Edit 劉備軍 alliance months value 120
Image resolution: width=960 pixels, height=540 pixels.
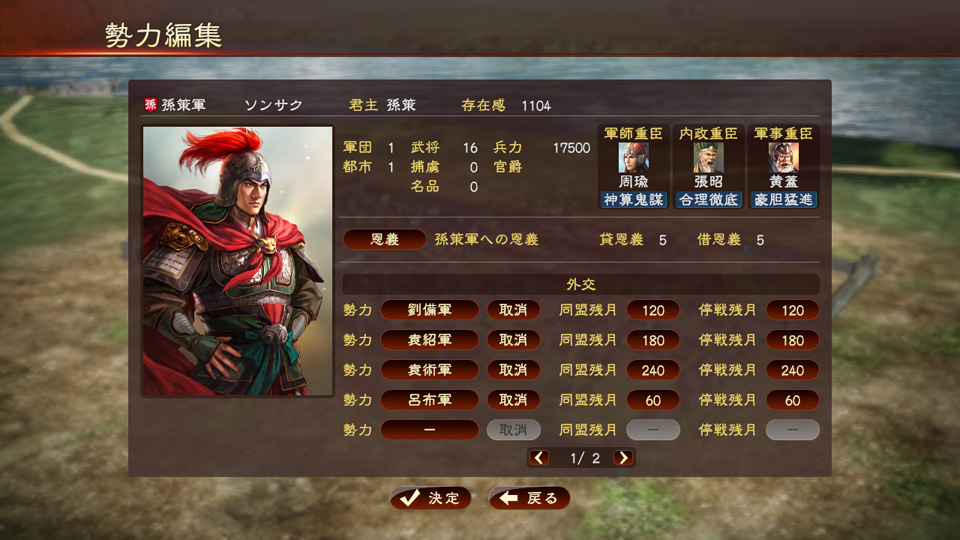pos(653,310)
